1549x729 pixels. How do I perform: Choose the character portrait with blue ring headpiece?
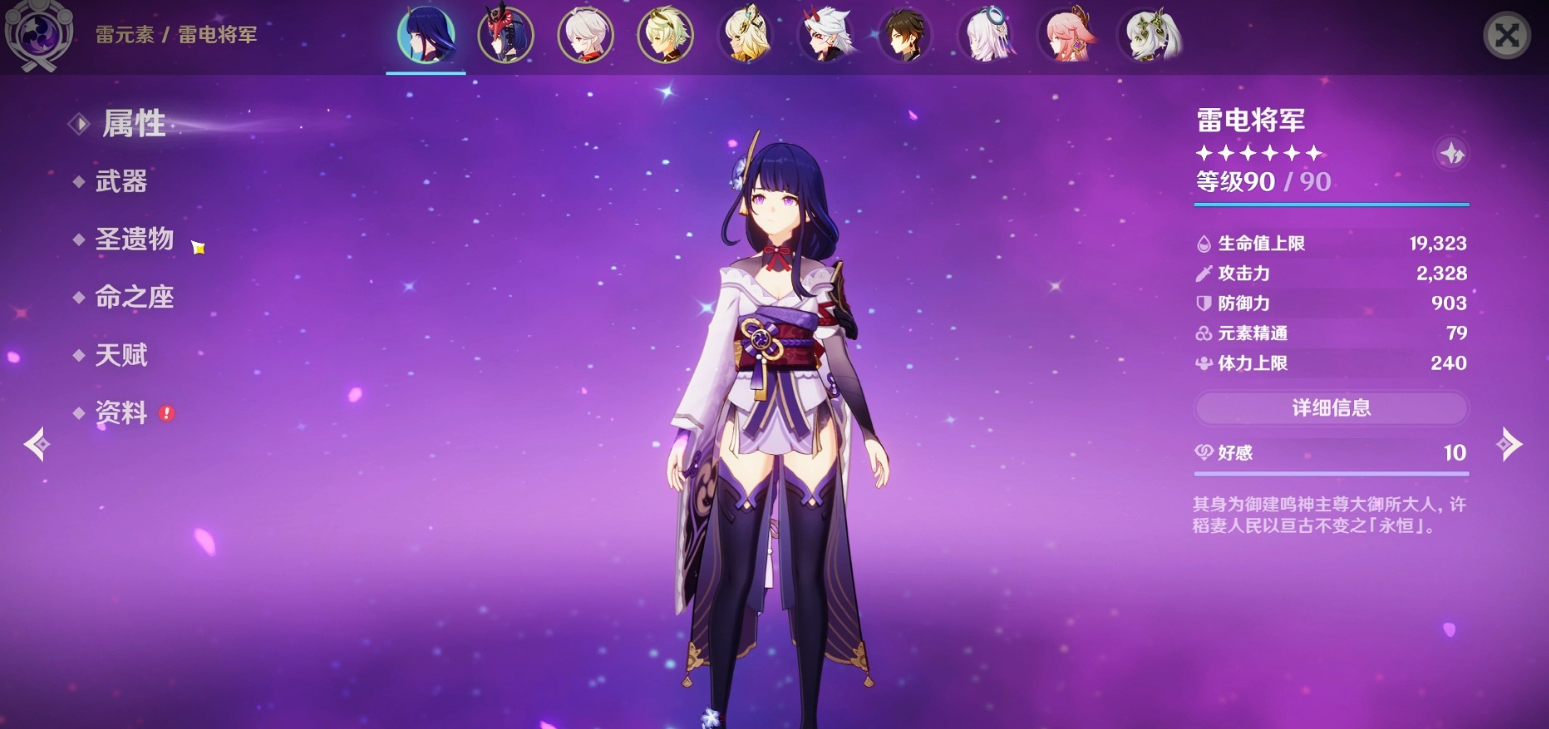pos(986,36)
